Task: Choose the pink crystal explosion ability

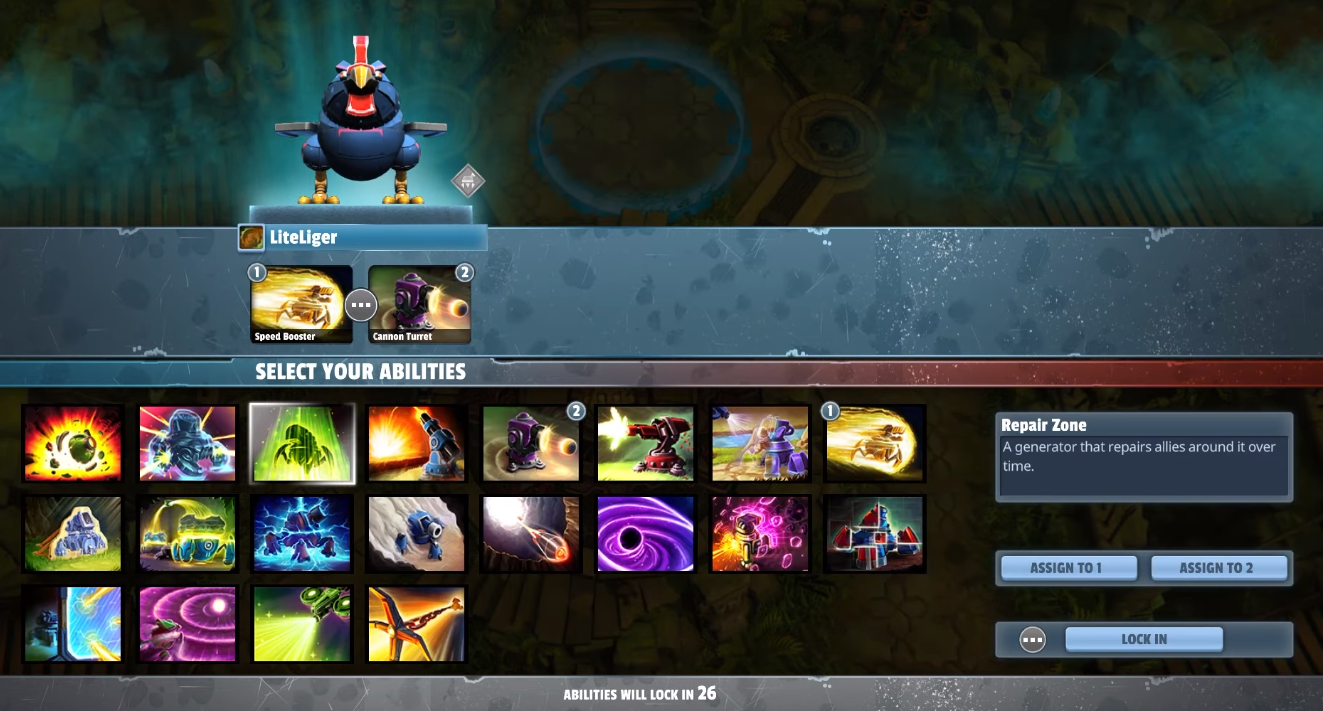Action: coord(760,534)
